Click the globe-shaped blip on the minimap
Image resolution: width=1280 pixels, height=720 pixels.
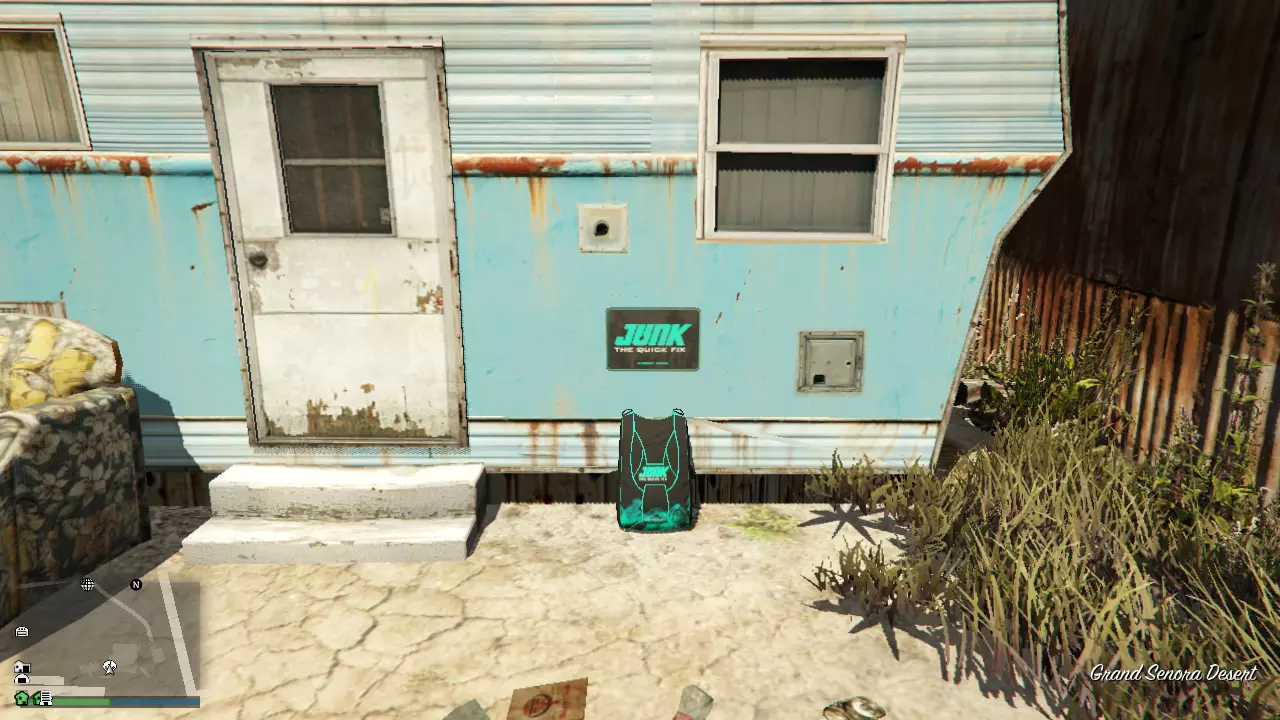tap(87, 583)
